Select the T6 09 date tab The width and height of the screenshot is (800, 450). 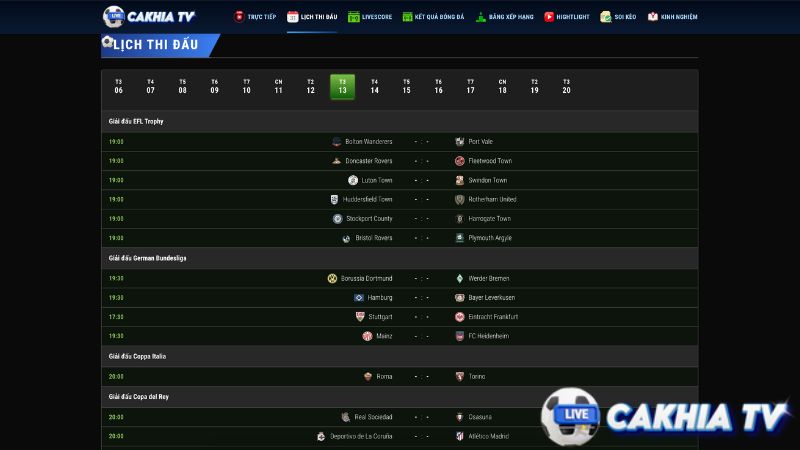pos(215,86)
